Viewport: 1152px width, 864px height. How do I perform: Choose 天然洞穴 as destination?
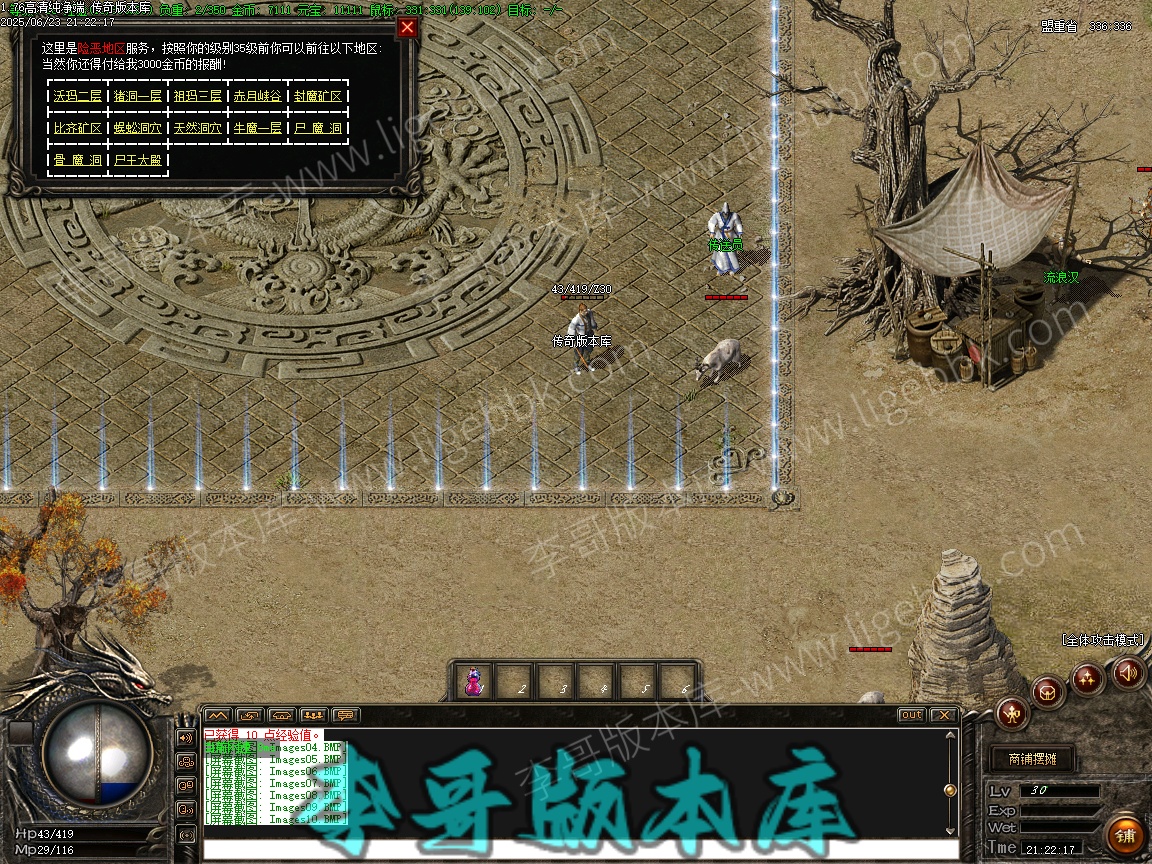198,128
